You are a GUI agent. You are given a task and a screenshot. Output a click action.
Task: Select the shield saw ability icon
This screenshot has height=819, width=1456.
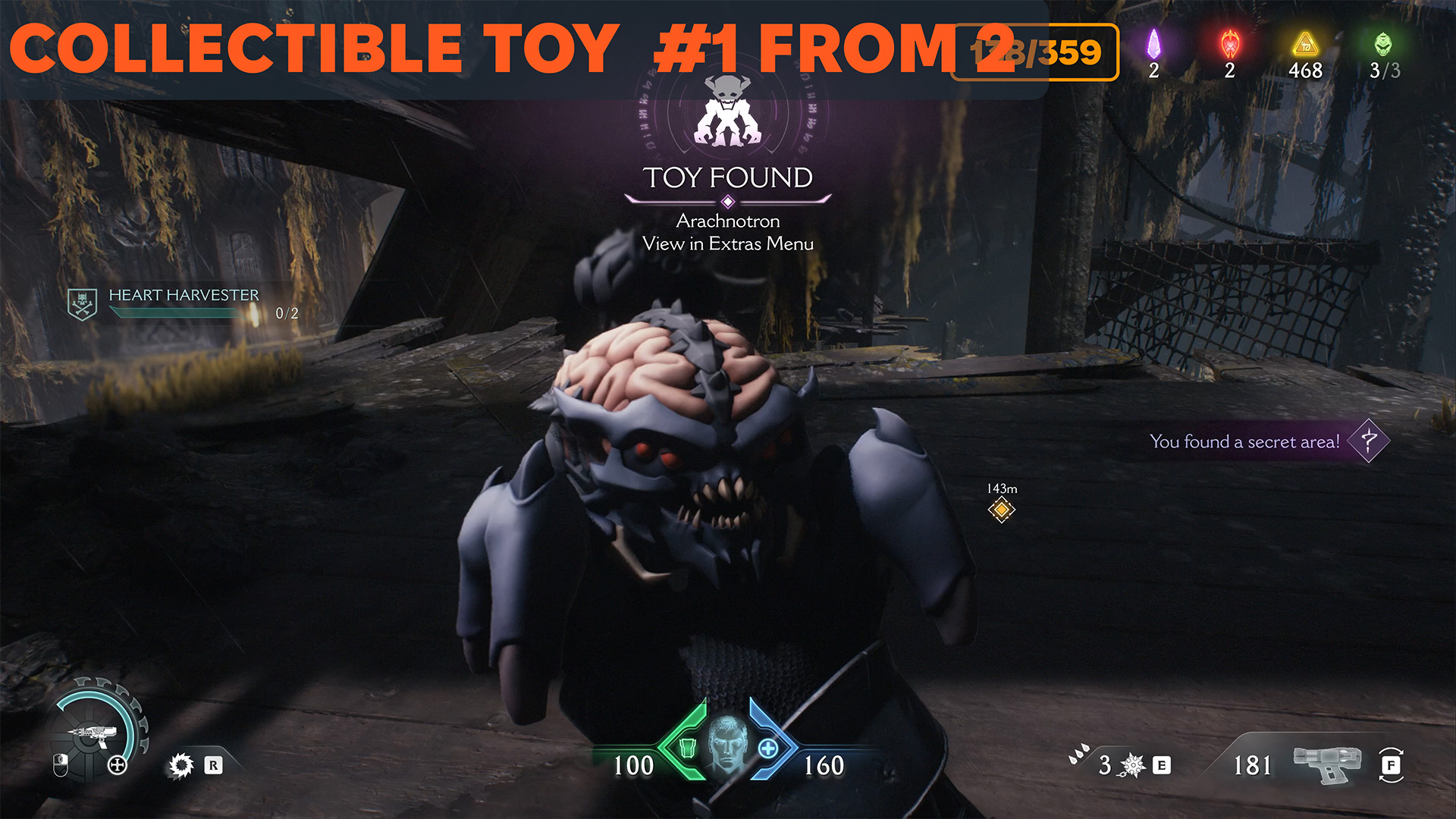tap(181, 765)
